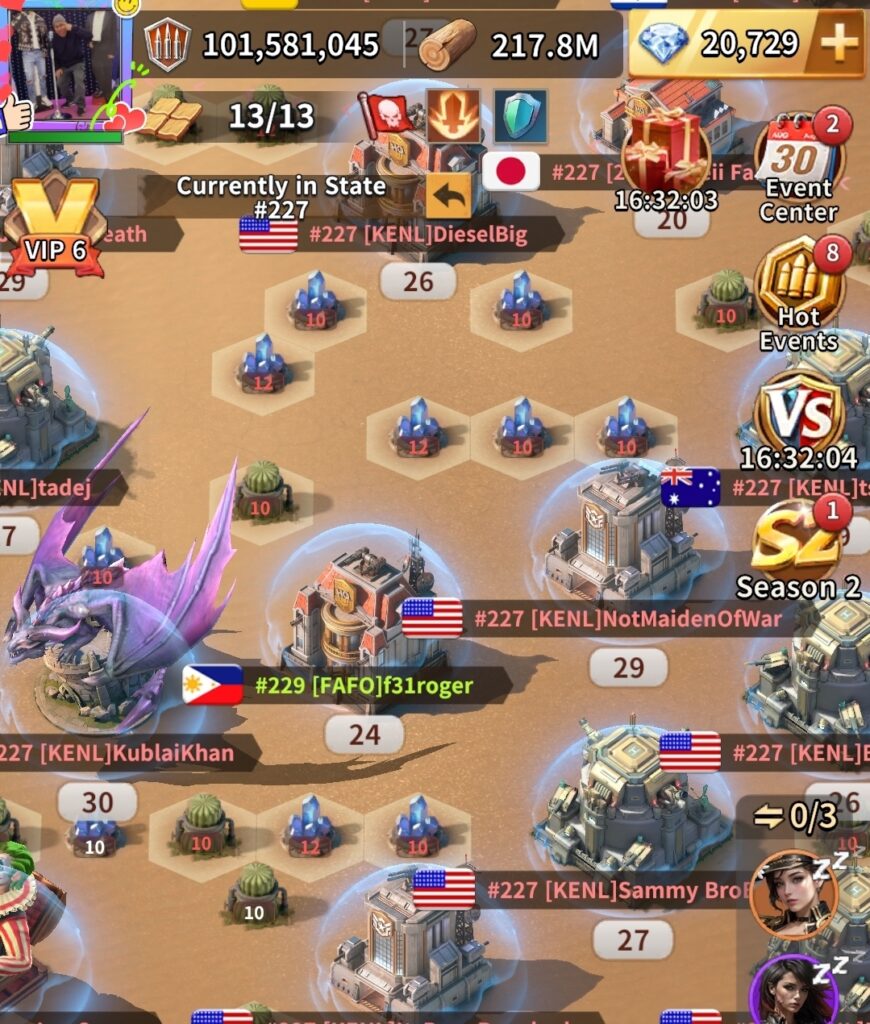Open the wood resource counter

(x=510, y=45)
